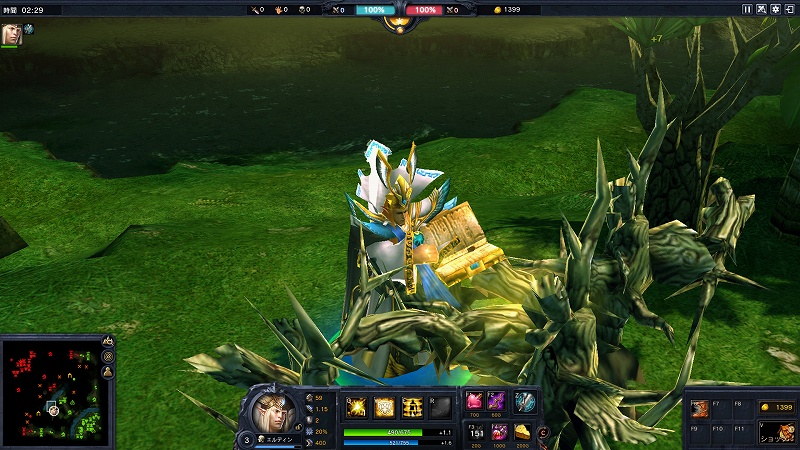The height and width of the screenshot is (450, 800).
Task: Open the shop (ショップ) button
Action: (777, 436)
